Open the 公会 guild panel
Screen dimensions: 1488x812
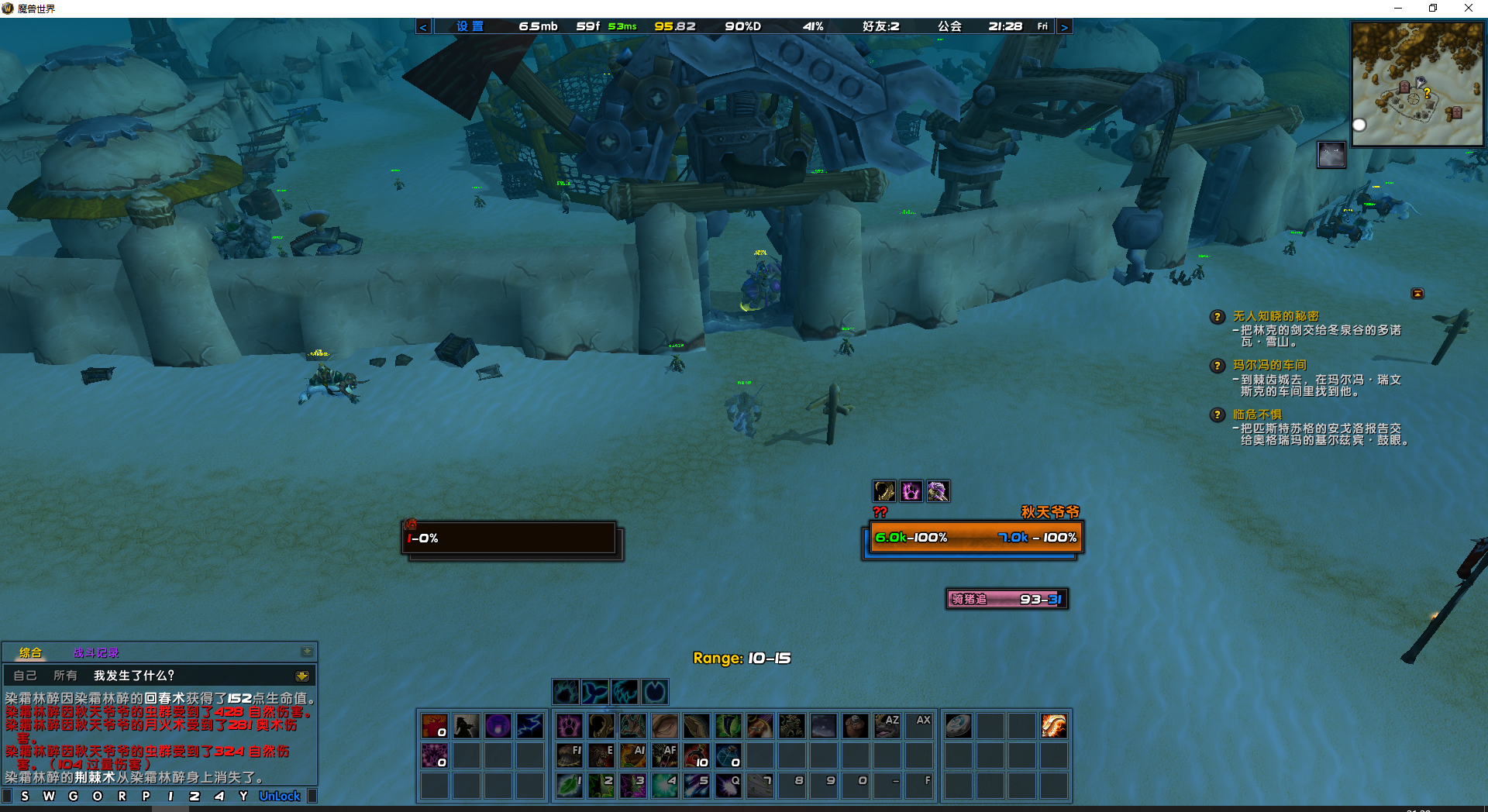pos(949,26)
